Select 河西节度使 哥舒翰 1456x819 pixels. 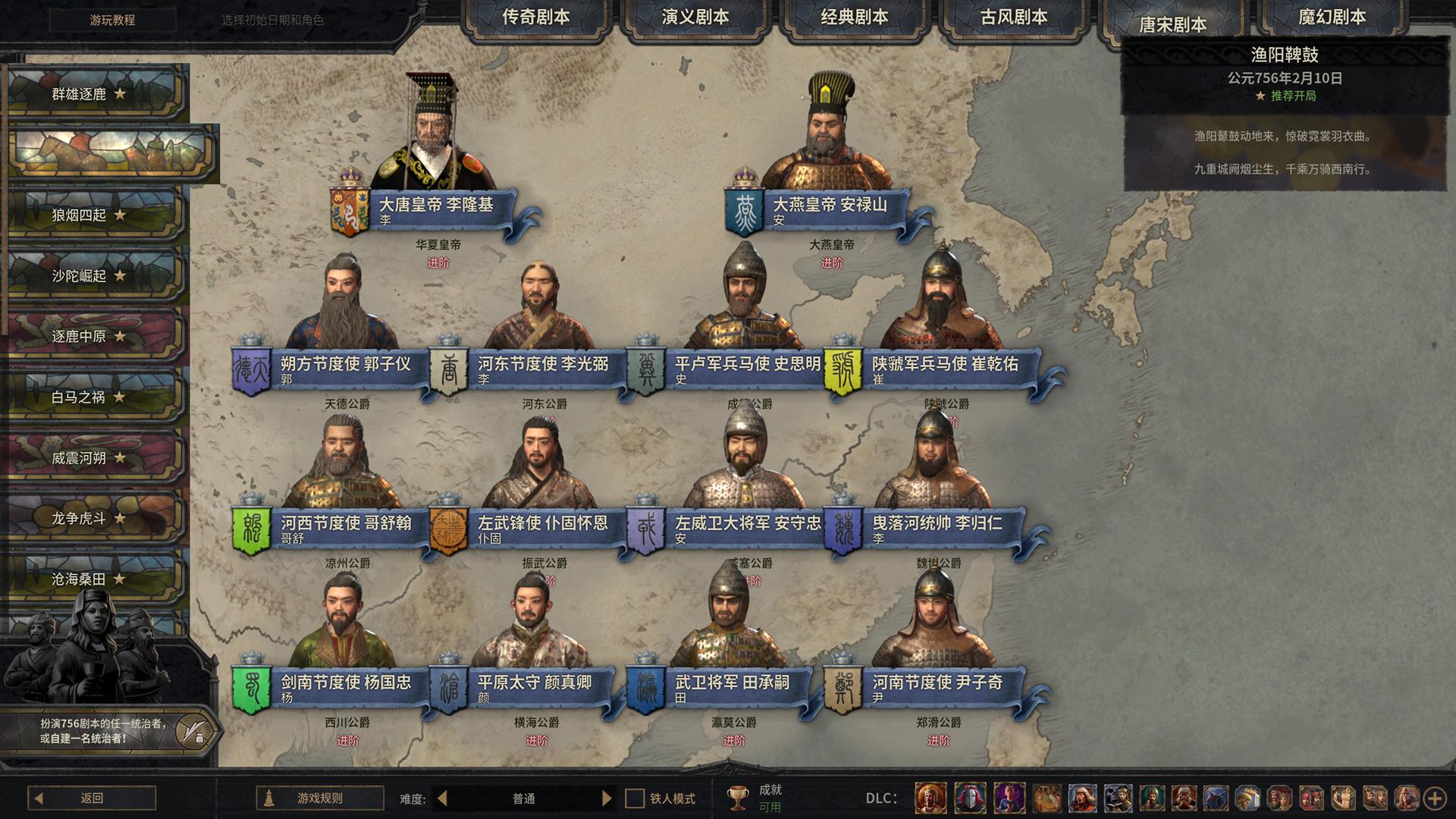(346, 524)
